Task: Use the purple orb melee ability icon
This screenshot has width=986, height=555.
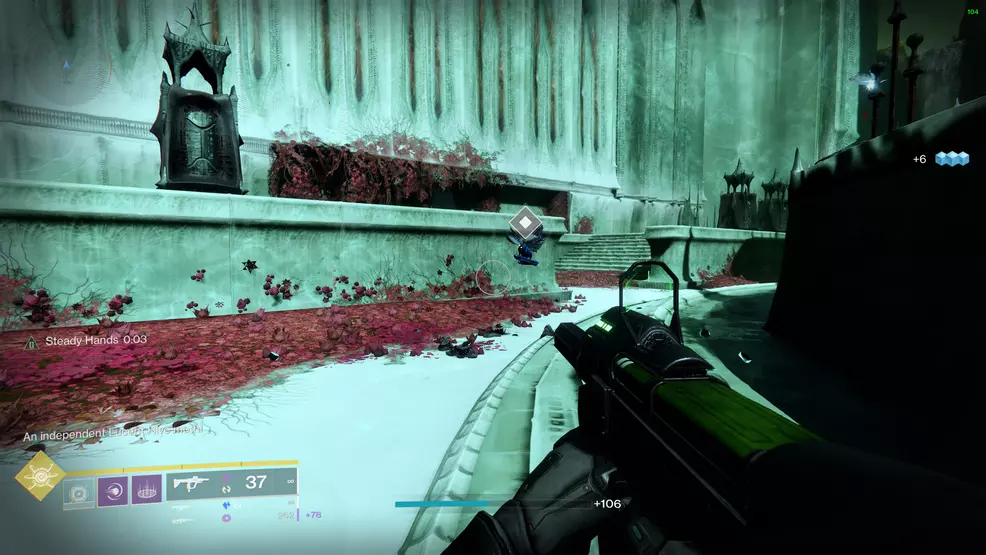Action: click(112, 490)
